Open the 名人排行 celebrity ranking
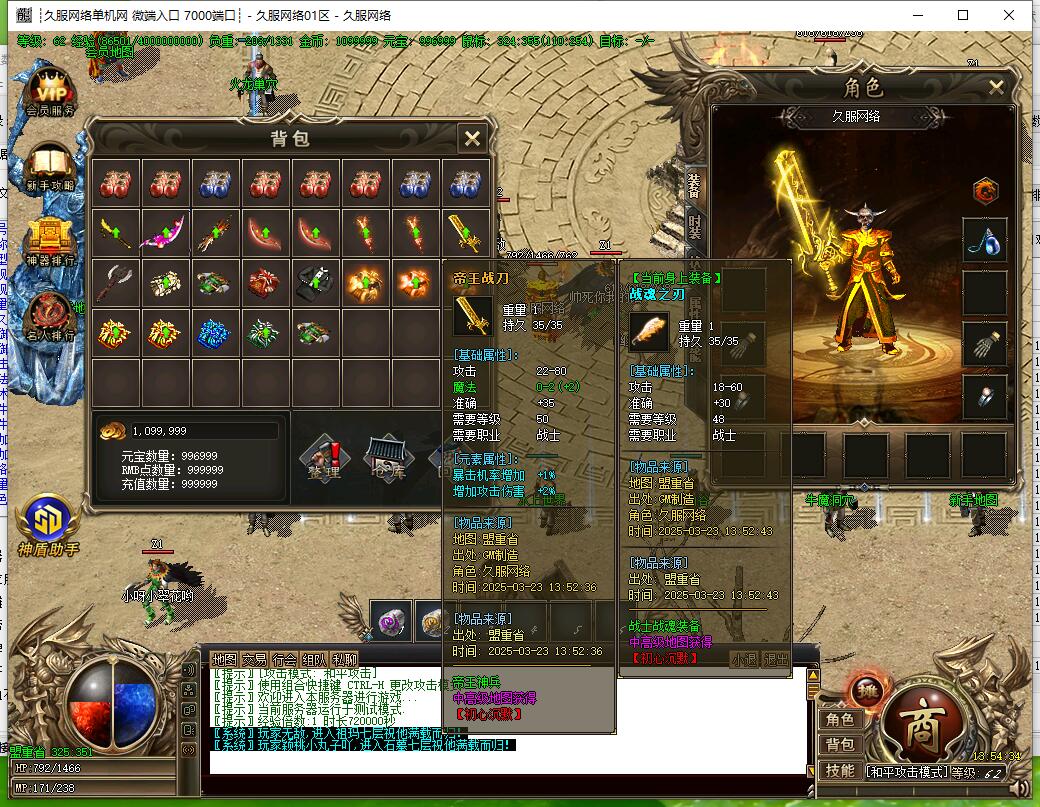 (x=51, y=315)
